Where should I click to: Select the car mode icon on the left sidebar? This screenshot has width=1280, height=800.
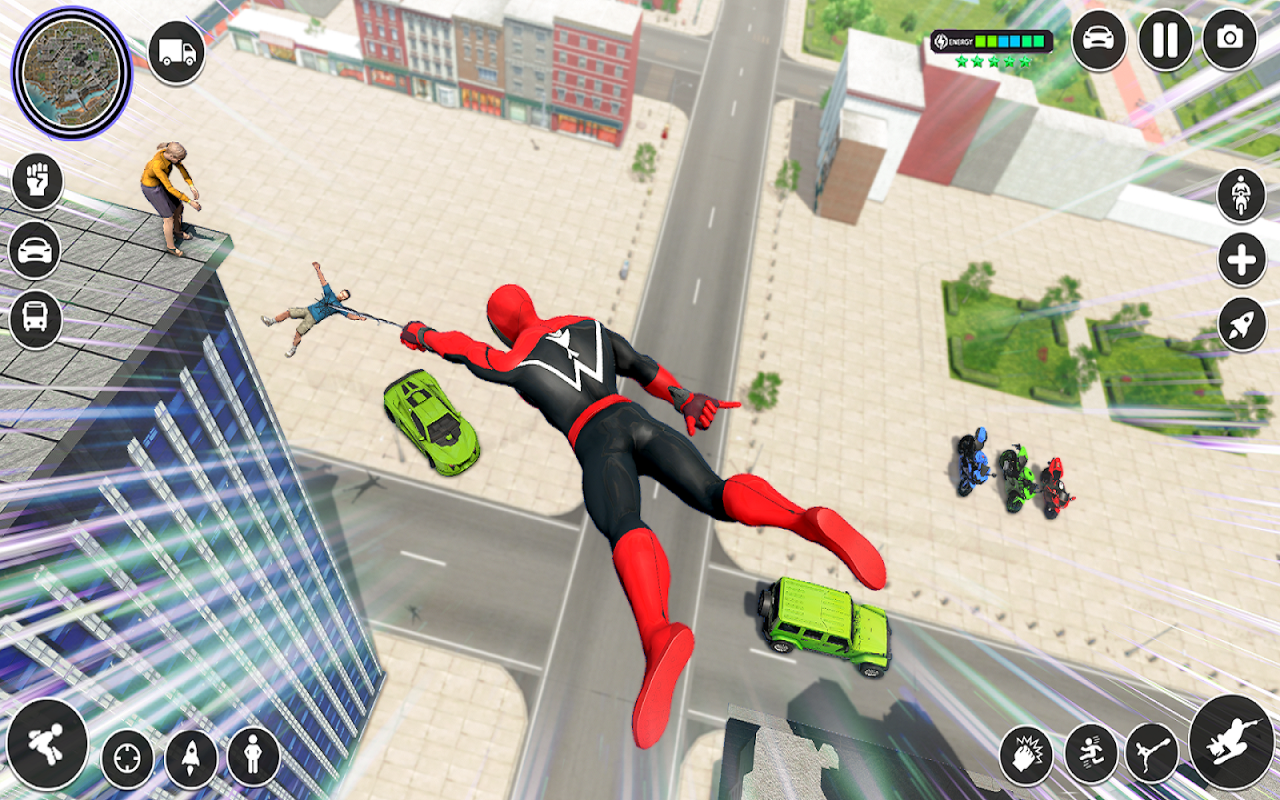coord(36,252)
